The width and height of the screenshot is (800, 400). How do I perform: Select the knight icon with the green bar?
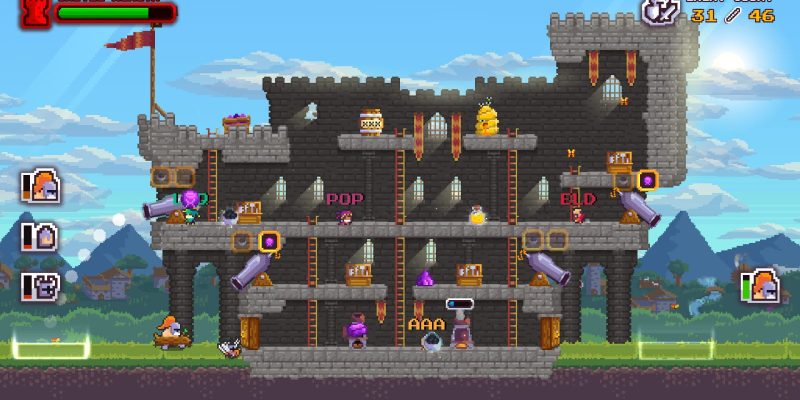[762, 286]
